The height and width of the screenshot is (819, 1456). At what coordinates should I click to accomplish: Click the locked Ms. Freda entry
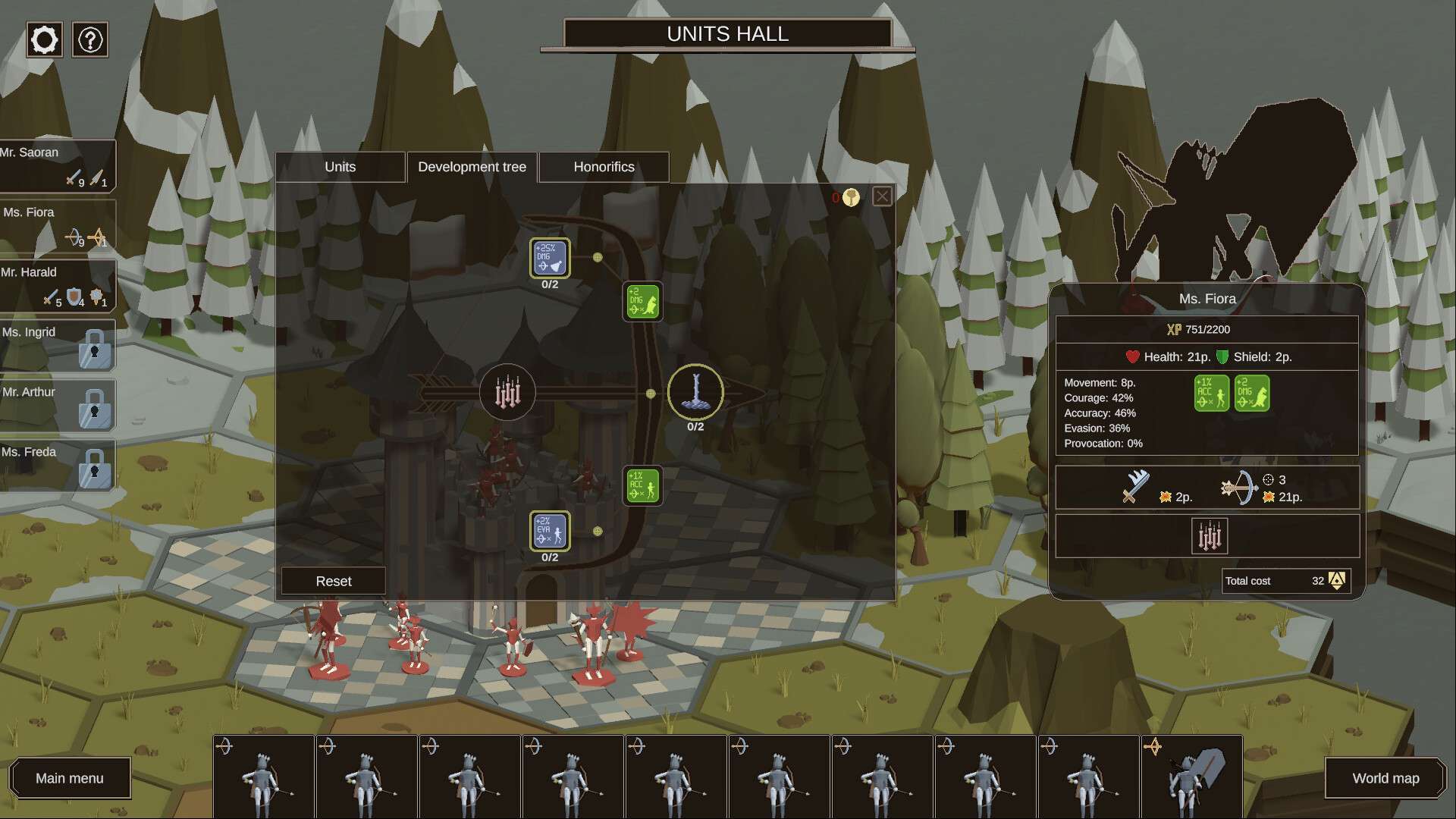(x=57, y=465)
